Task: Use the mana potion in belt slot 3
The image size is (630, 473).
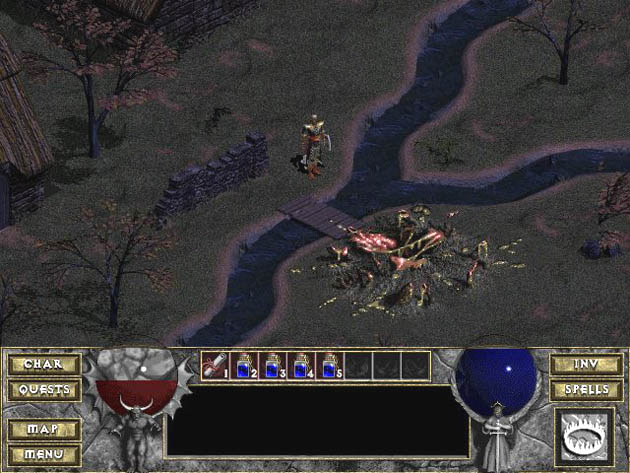Action: (x=272, y=366)
